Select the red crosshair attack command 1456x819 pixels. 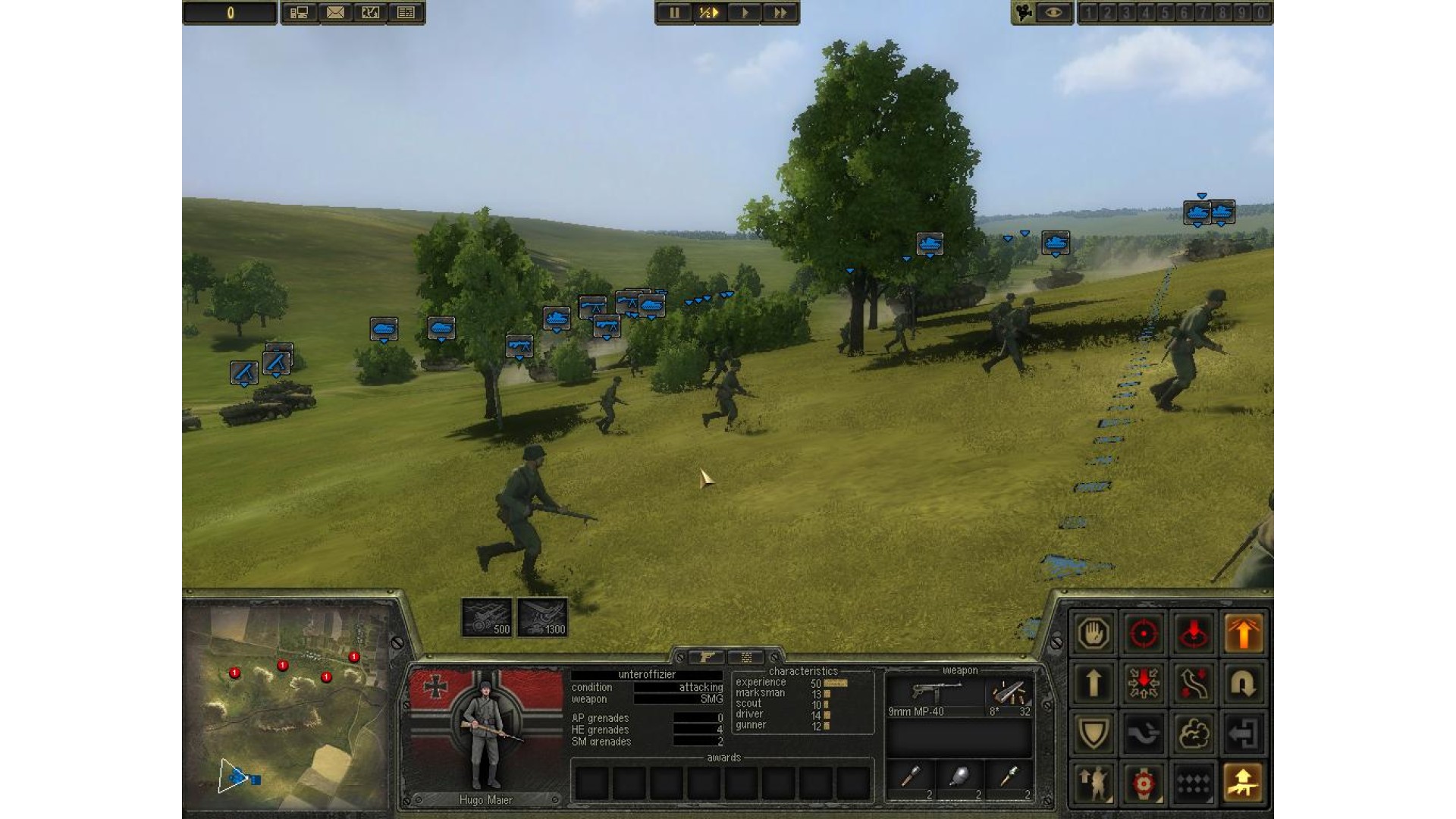[x=1144, y=633]
